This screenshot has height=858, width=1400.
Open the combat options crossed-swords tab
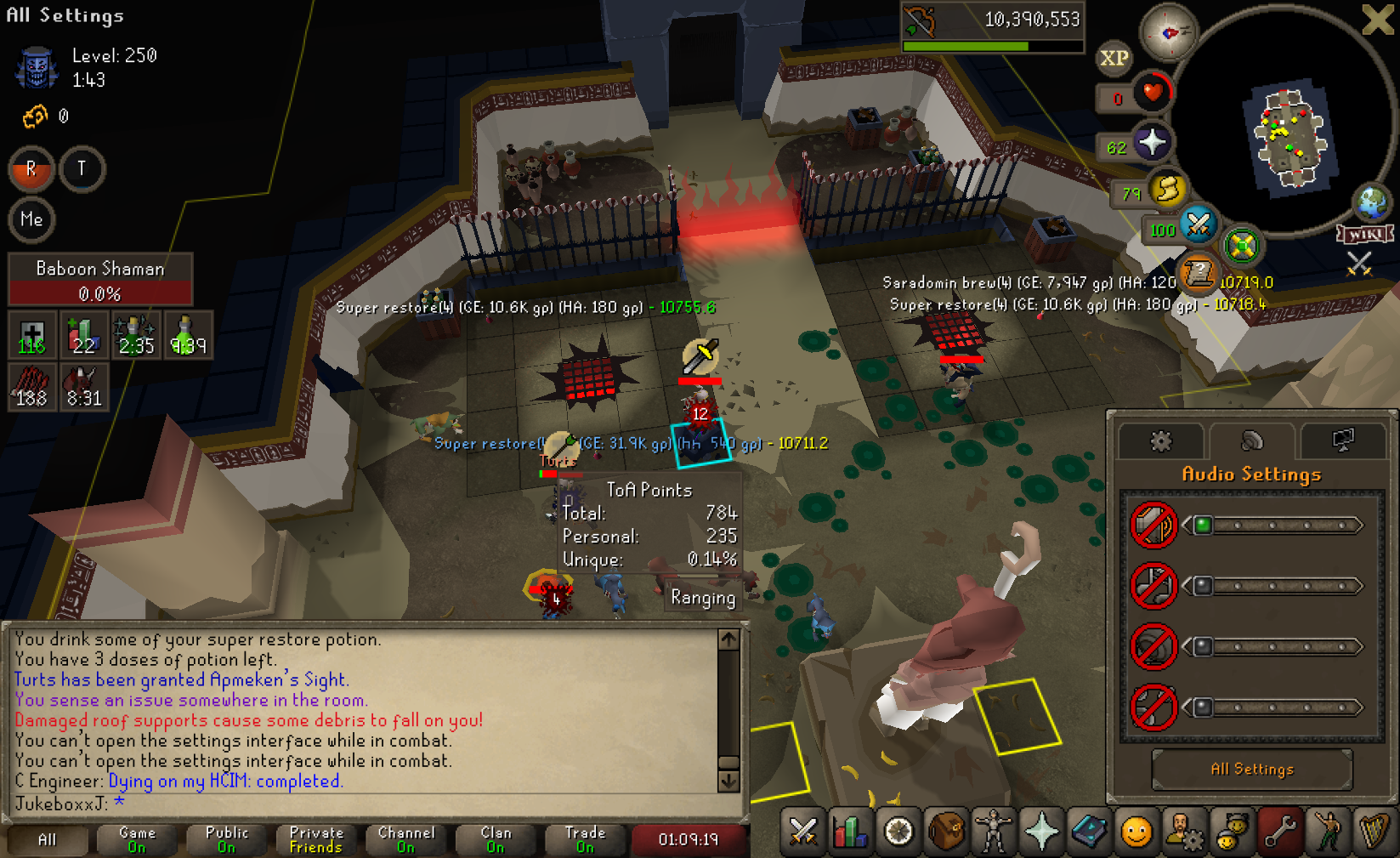802,832
